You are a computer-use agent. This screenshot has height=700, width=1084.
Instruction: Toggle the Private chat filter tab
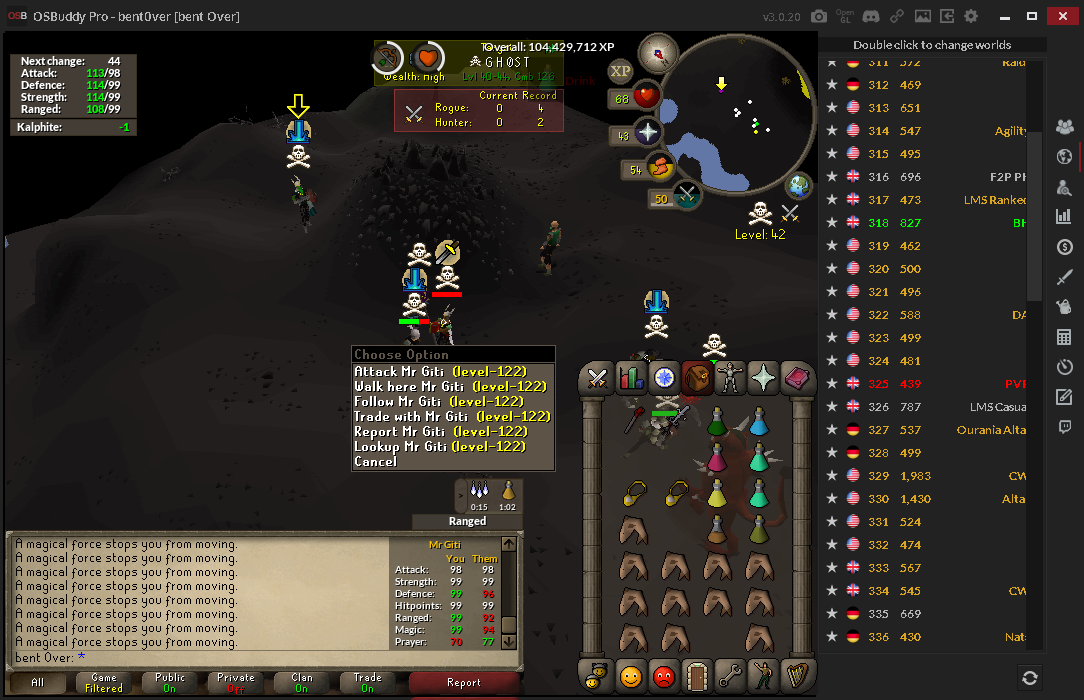click(x=236, y=683)
